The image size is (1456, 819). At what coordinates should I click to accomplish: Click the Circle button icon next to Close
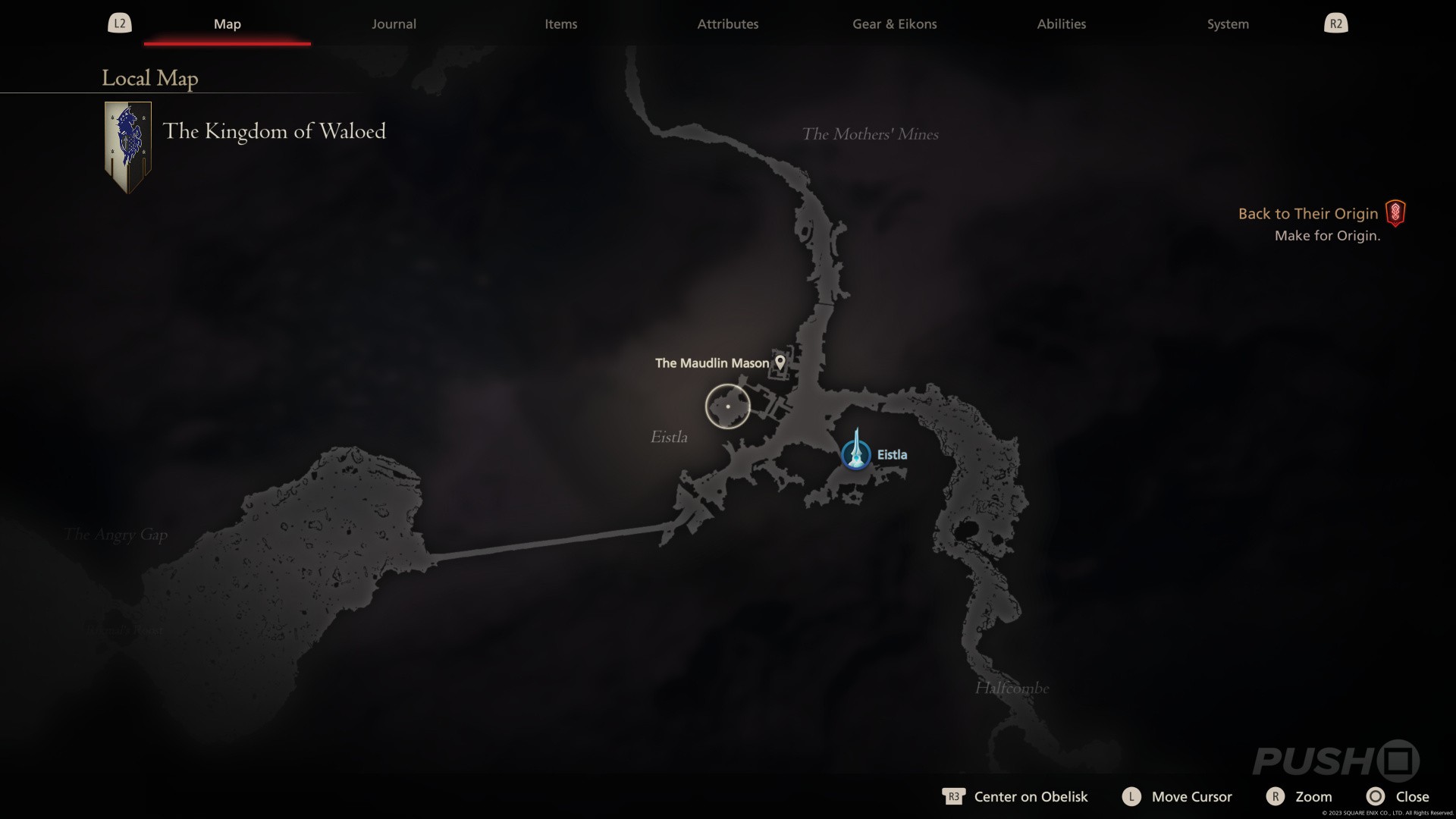pyautogui.click(x=1376, y=796)
